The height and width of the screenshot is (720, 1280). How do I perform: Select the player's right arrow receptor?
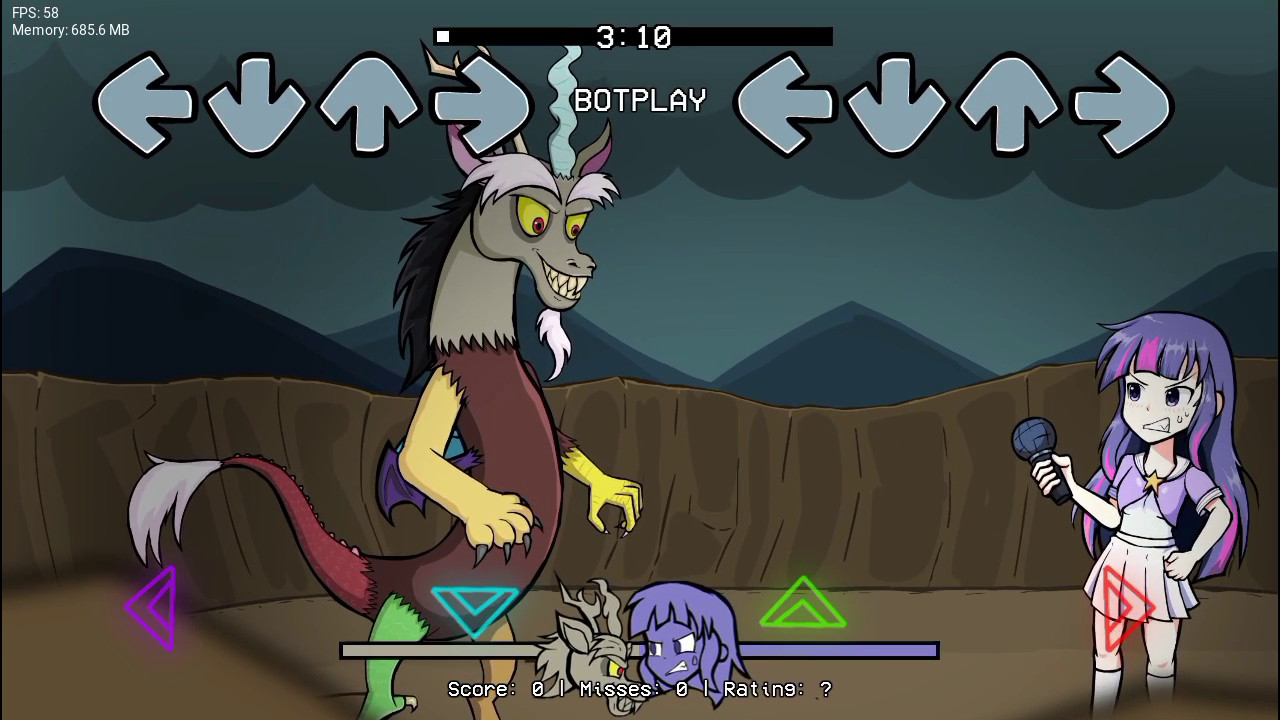coord(1122,104)
